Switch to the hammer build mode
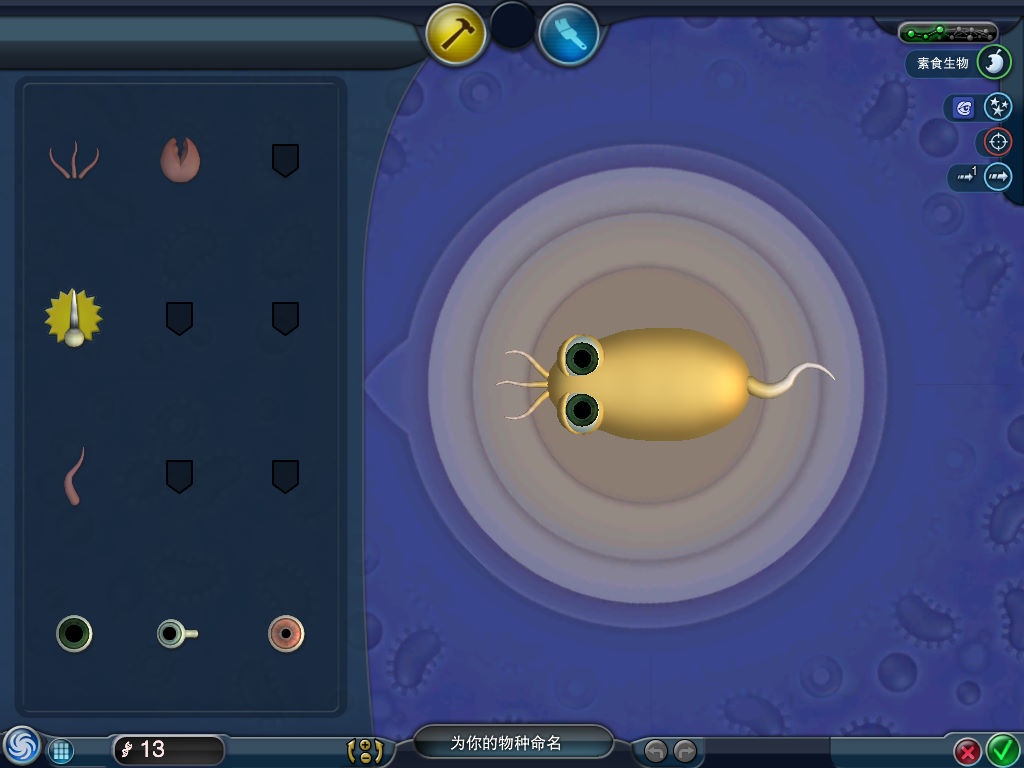1024x768 pixels. tap(456, 34)
